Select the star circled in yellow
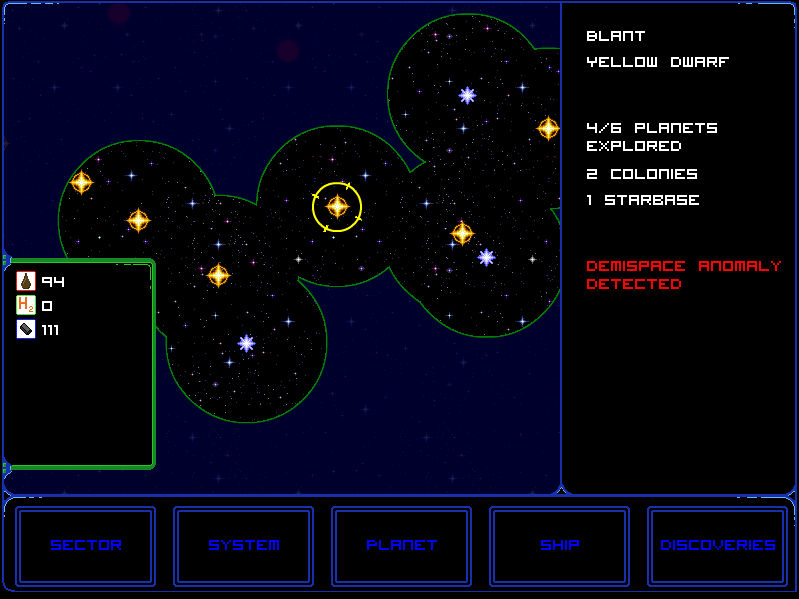 click(x=337, y=207)
